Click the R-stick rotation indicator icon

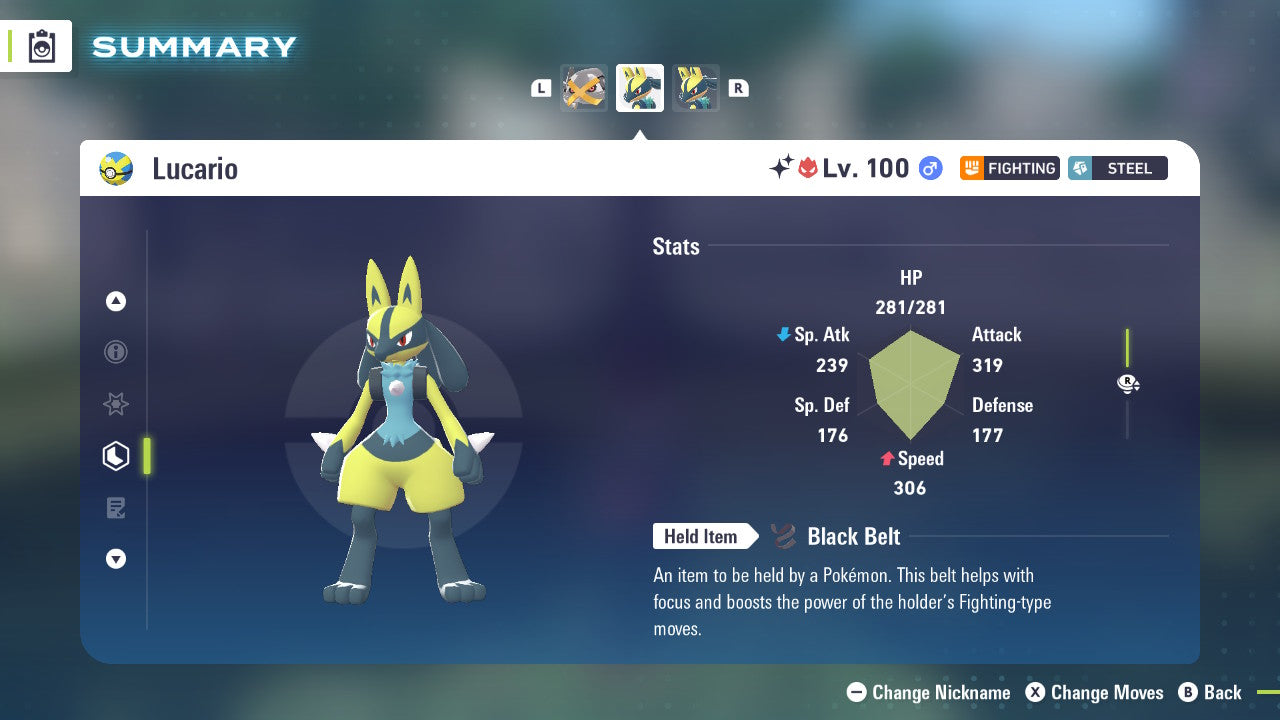point(1128,383)
